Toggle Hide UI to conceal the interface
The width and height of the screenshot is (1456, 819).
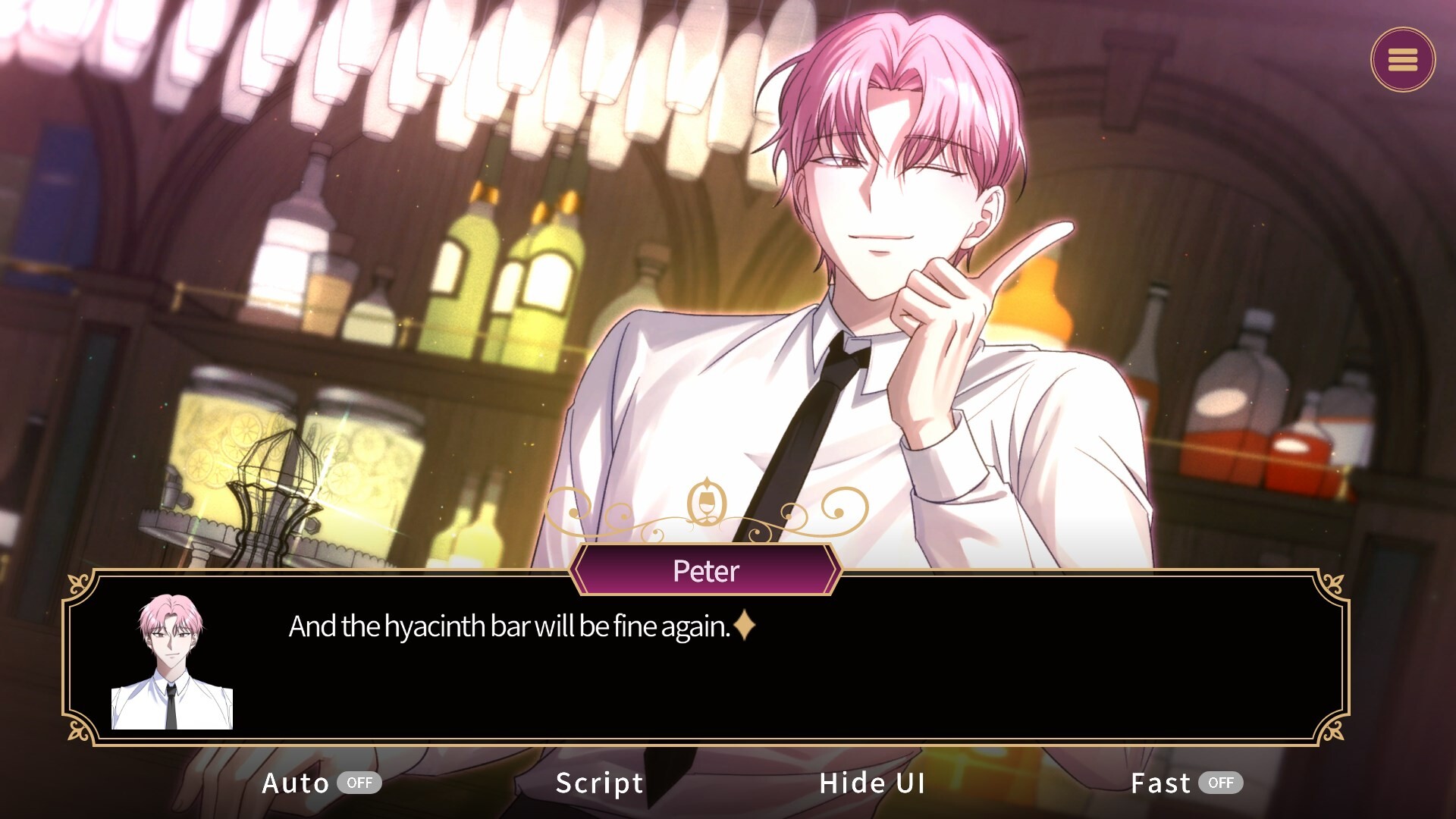pyautogui.click(x=872, y=783)
